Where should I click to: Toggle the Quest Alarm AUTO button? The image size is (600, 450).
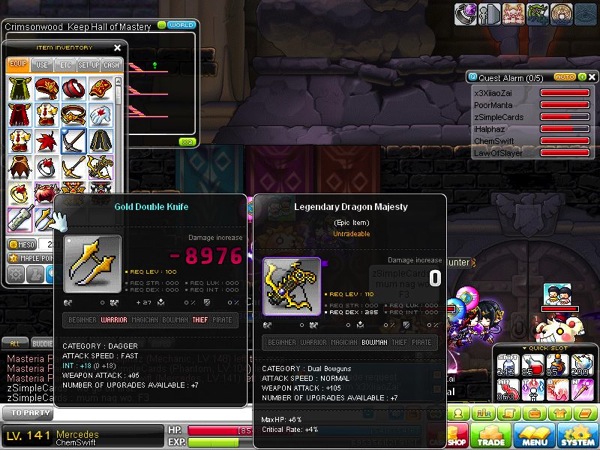564,76
